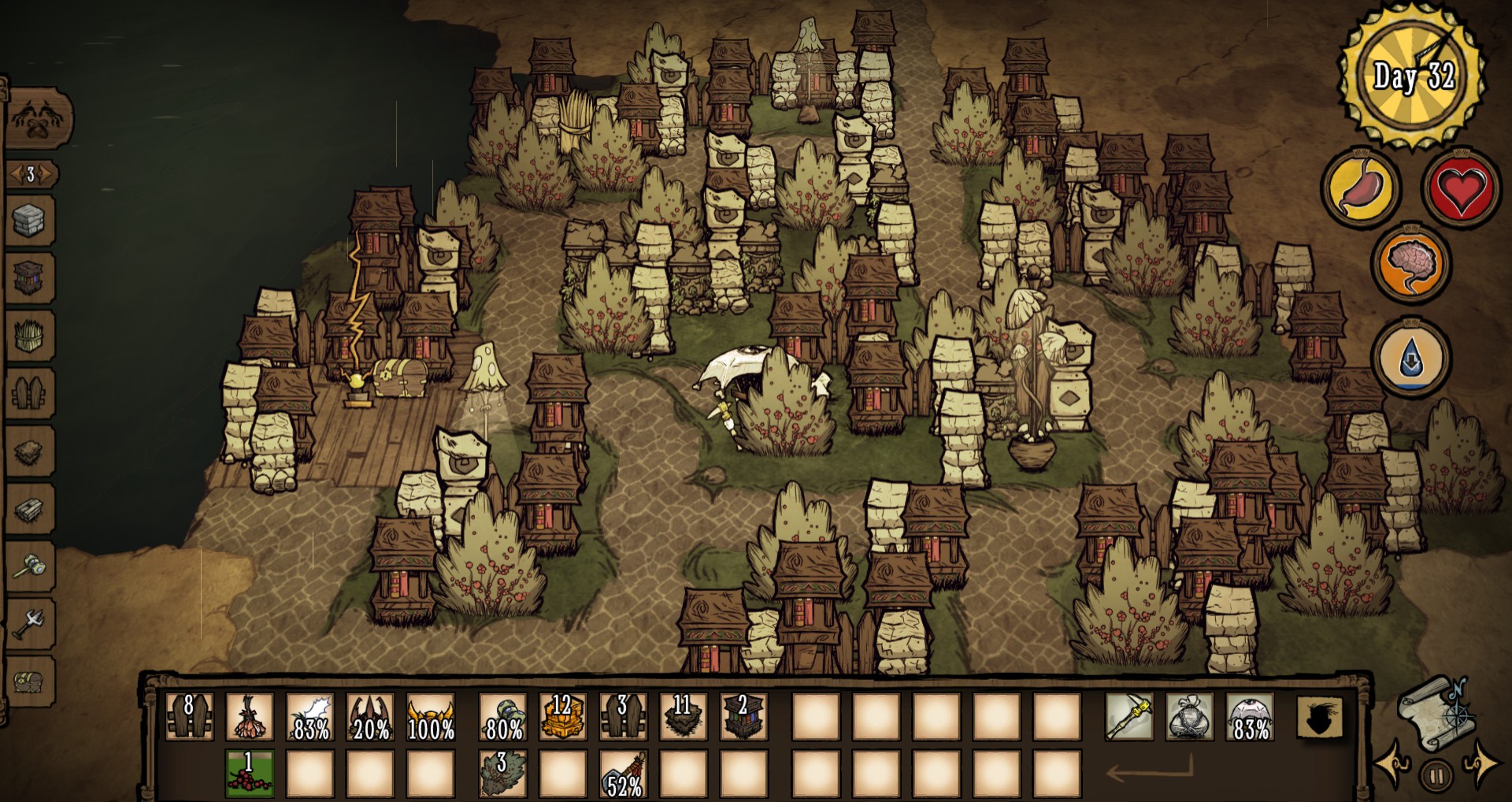The width and height of the screenshot is (1512, 802).
Task: Select the stack of 12 honeycomb blocks
Action: 562,717
